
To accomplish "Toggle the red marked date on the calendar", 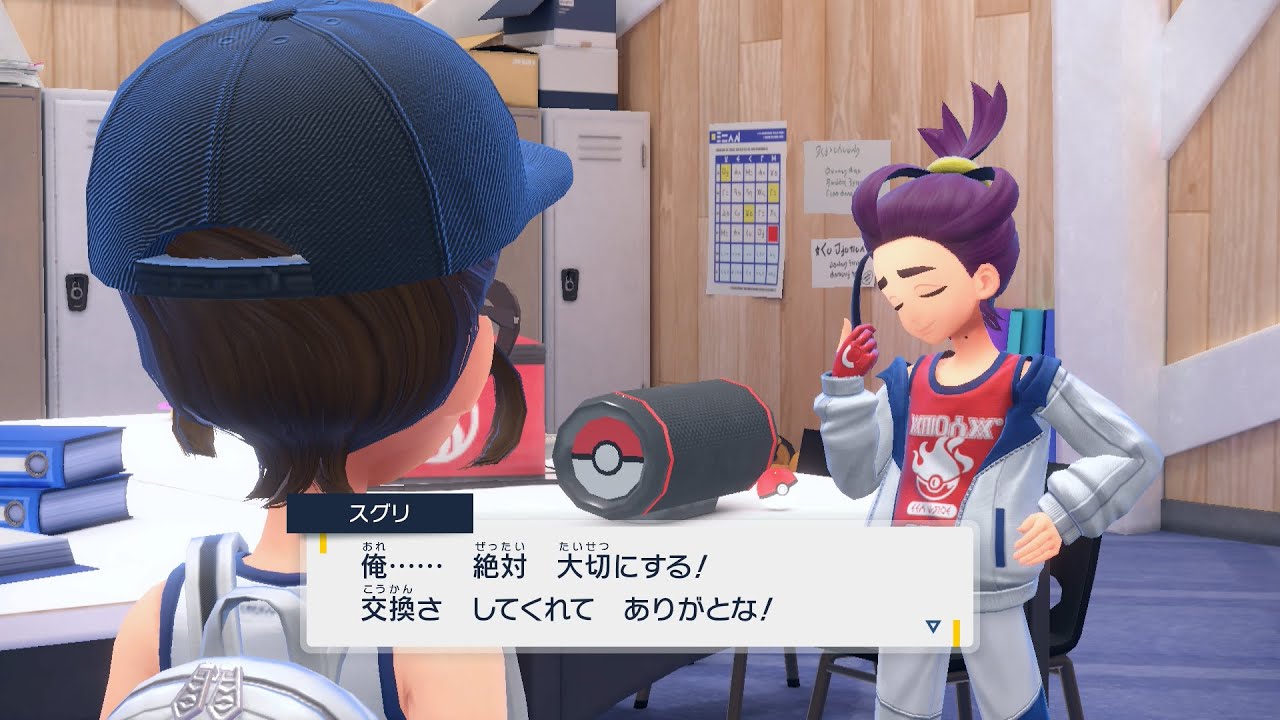I will click(772, 231).
